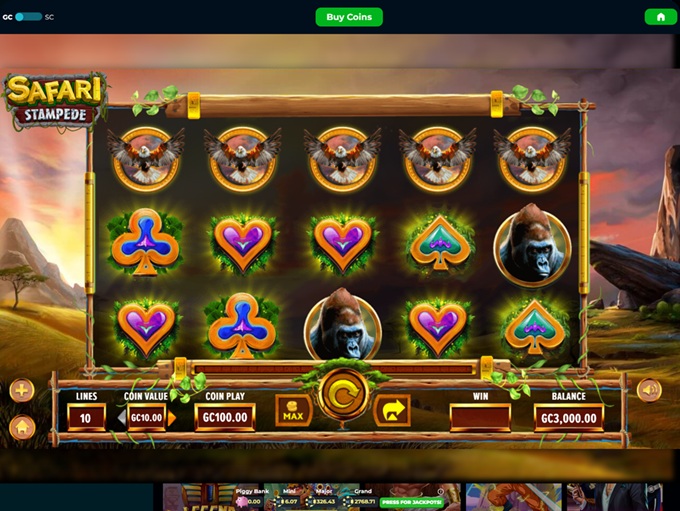Activate the yellow arrow autoplay button
This screenshot has width=680, height=511.
392,410
